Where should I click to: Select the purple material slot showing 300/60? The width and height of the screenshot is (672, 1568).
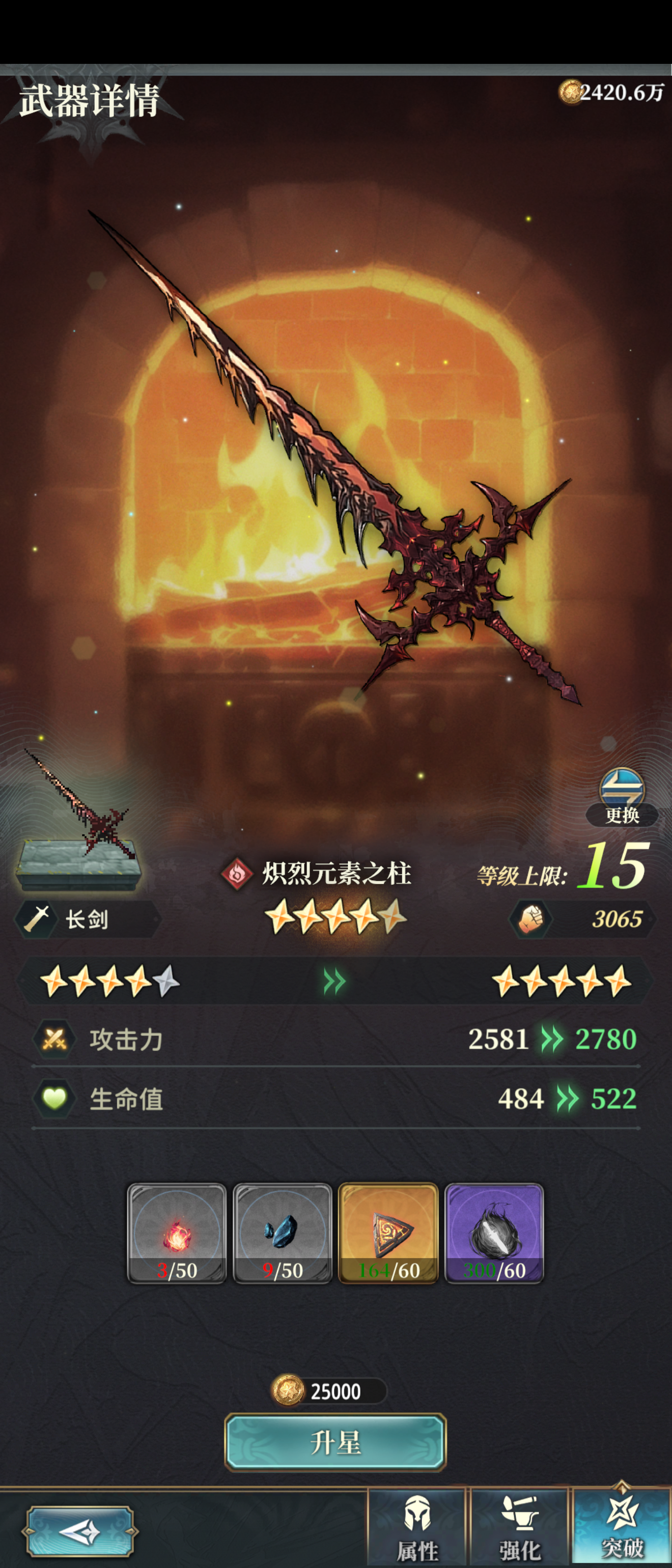pos(493,1232)
